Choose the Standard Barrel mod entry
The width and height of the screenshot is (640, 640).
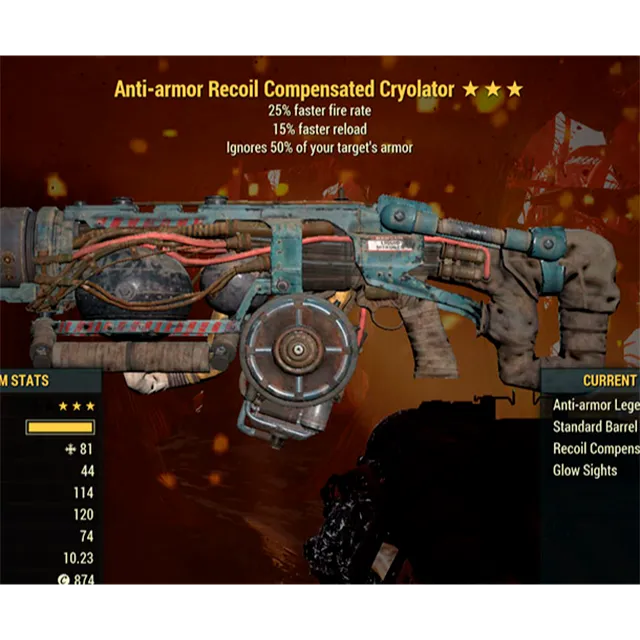point(595,428)
